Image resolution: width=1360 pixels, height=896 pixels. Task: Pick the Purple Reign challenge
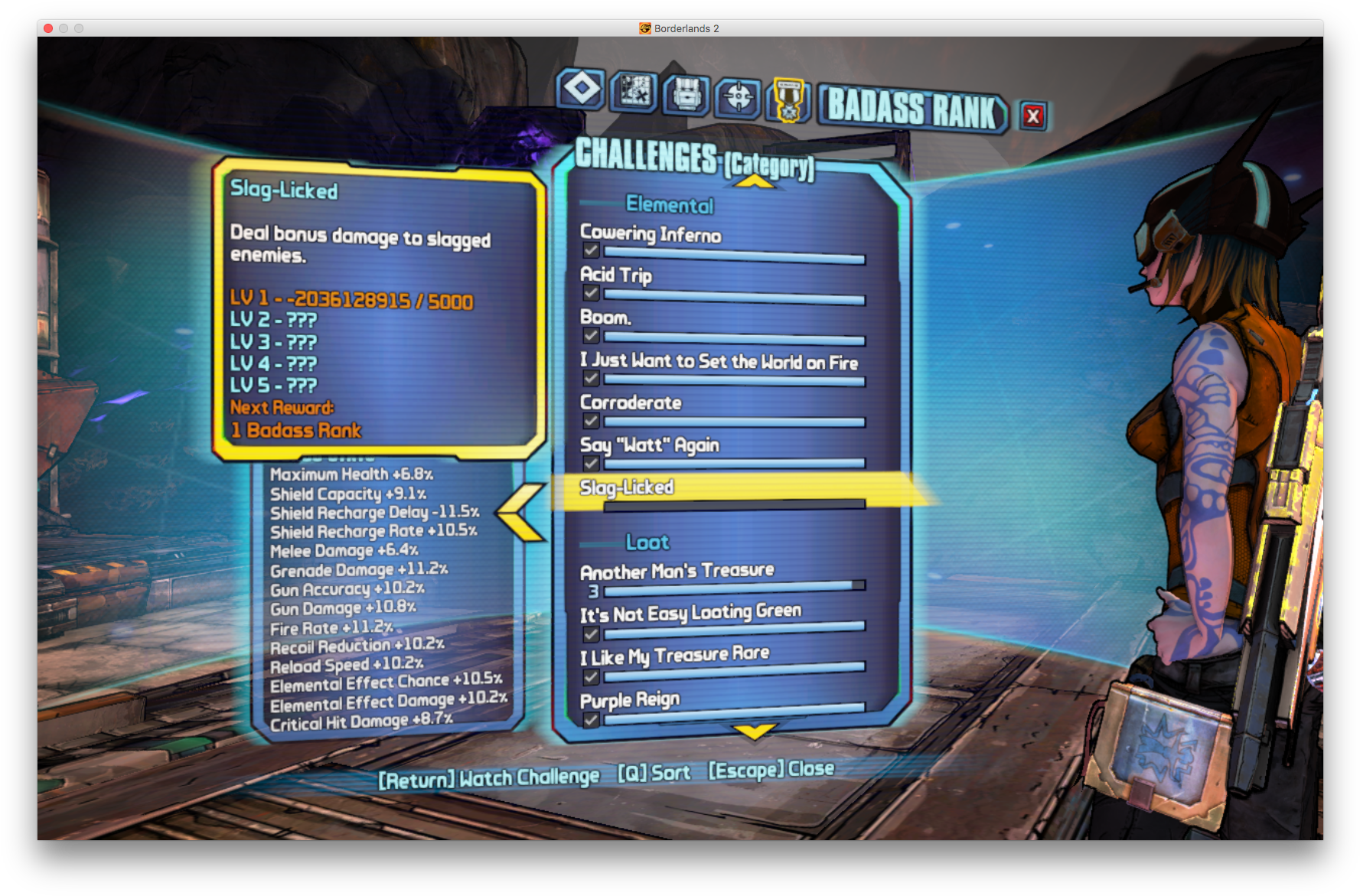tap(630, 700)
